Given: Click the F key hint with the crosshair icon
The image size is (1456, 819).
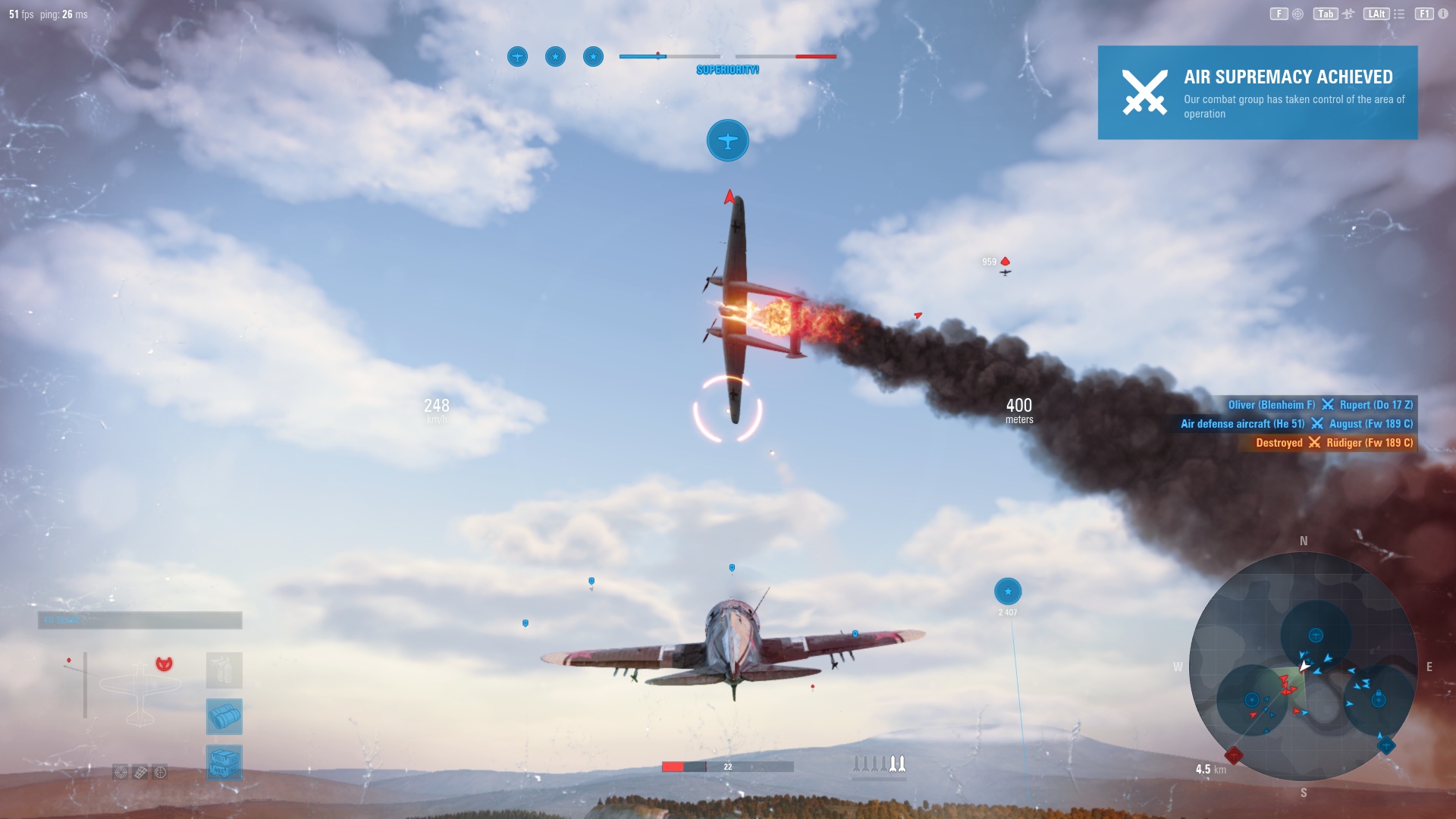Looking at the screenshot, I should pos(1279,14).
